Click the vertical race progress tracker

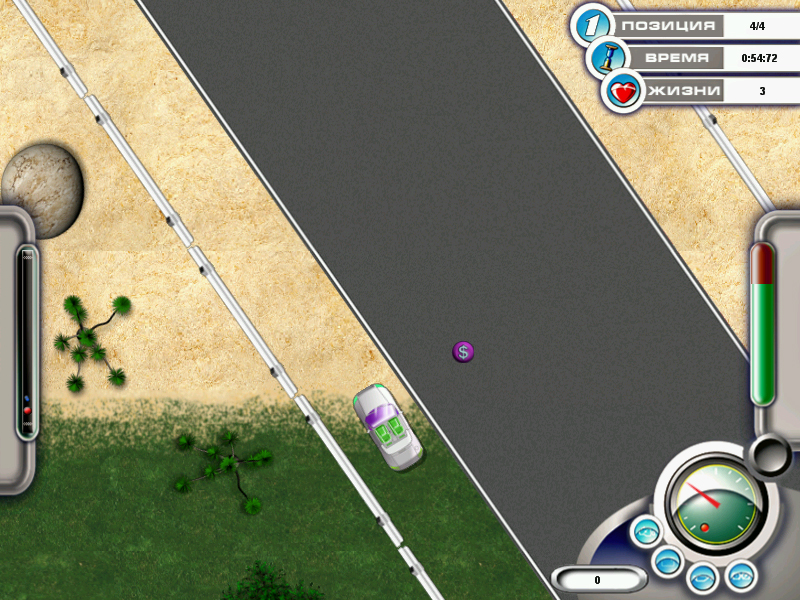point(27,342)
